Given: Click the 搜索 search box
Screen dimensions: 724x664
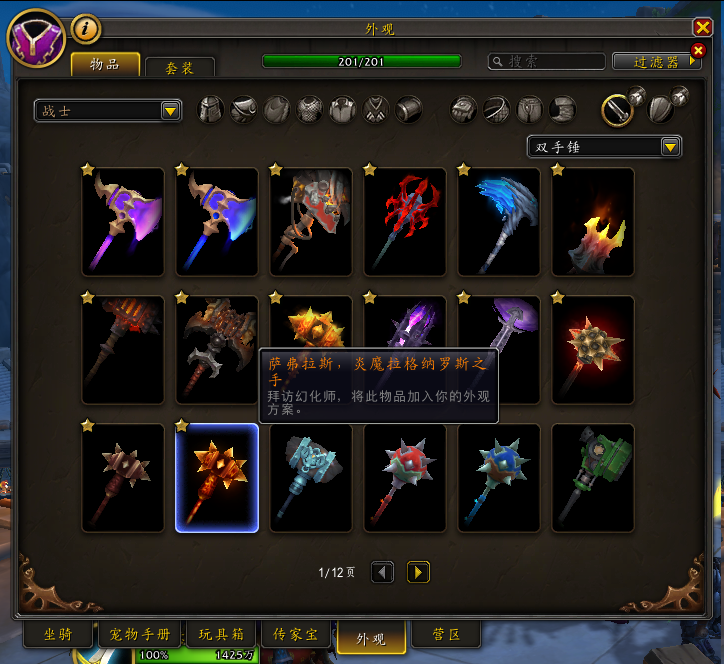Looking at the screenshot, I should coord(546,62).
